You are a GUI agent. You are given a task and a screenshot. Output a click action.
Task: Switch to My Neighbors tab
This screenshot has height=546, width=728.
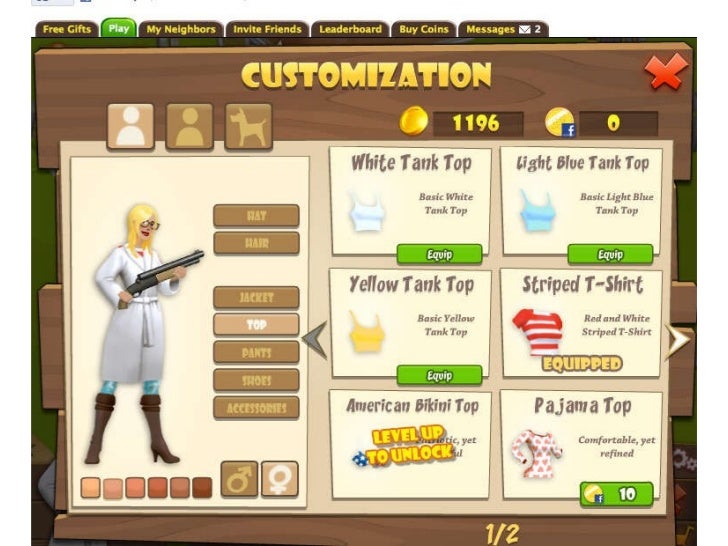click(x=181, y=29)
